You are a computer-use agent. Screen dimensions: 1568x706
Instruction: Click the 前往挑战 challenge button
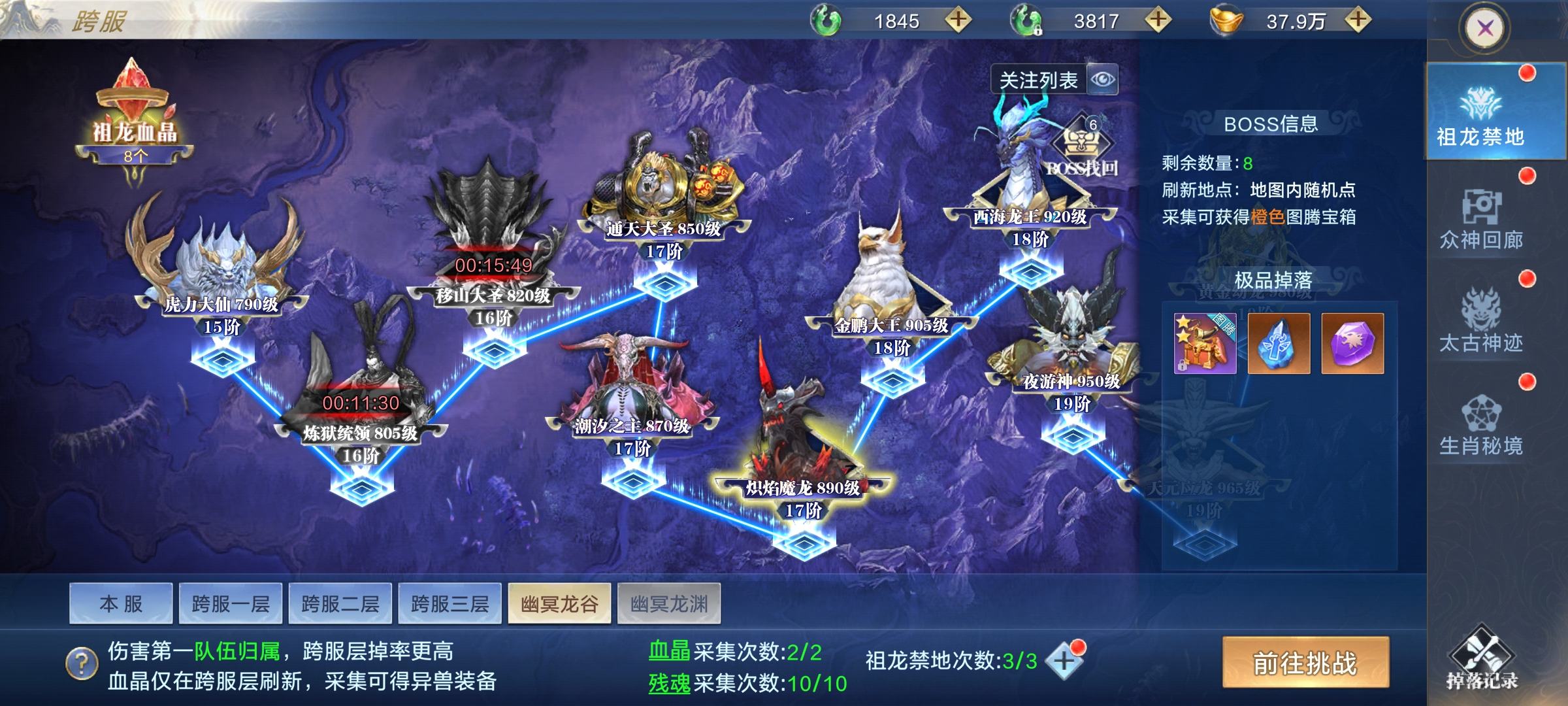1305,663
